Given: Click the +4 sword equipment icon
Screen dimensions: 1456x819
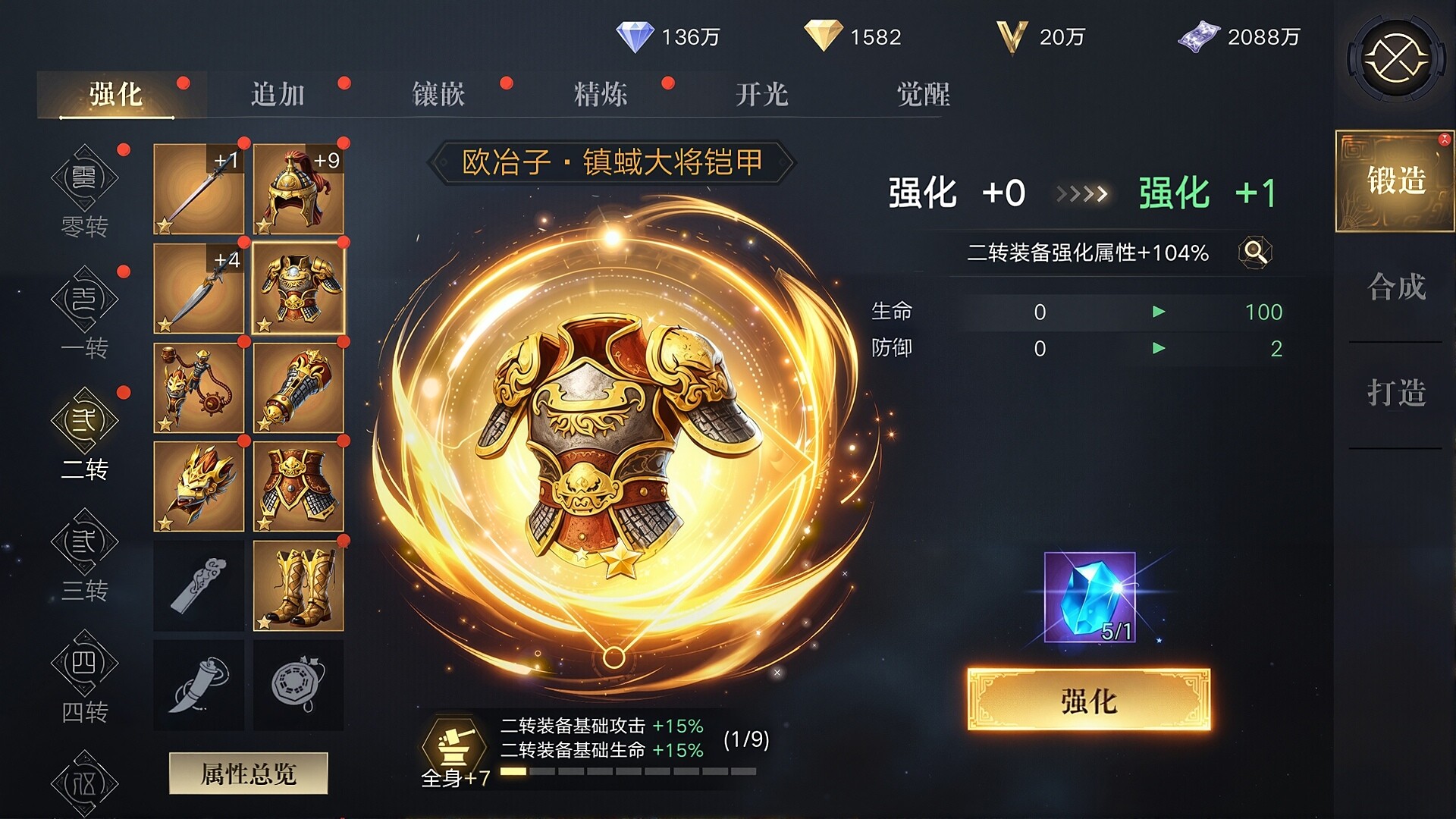Looking at the screenshot, I should [x=198, y=290].
